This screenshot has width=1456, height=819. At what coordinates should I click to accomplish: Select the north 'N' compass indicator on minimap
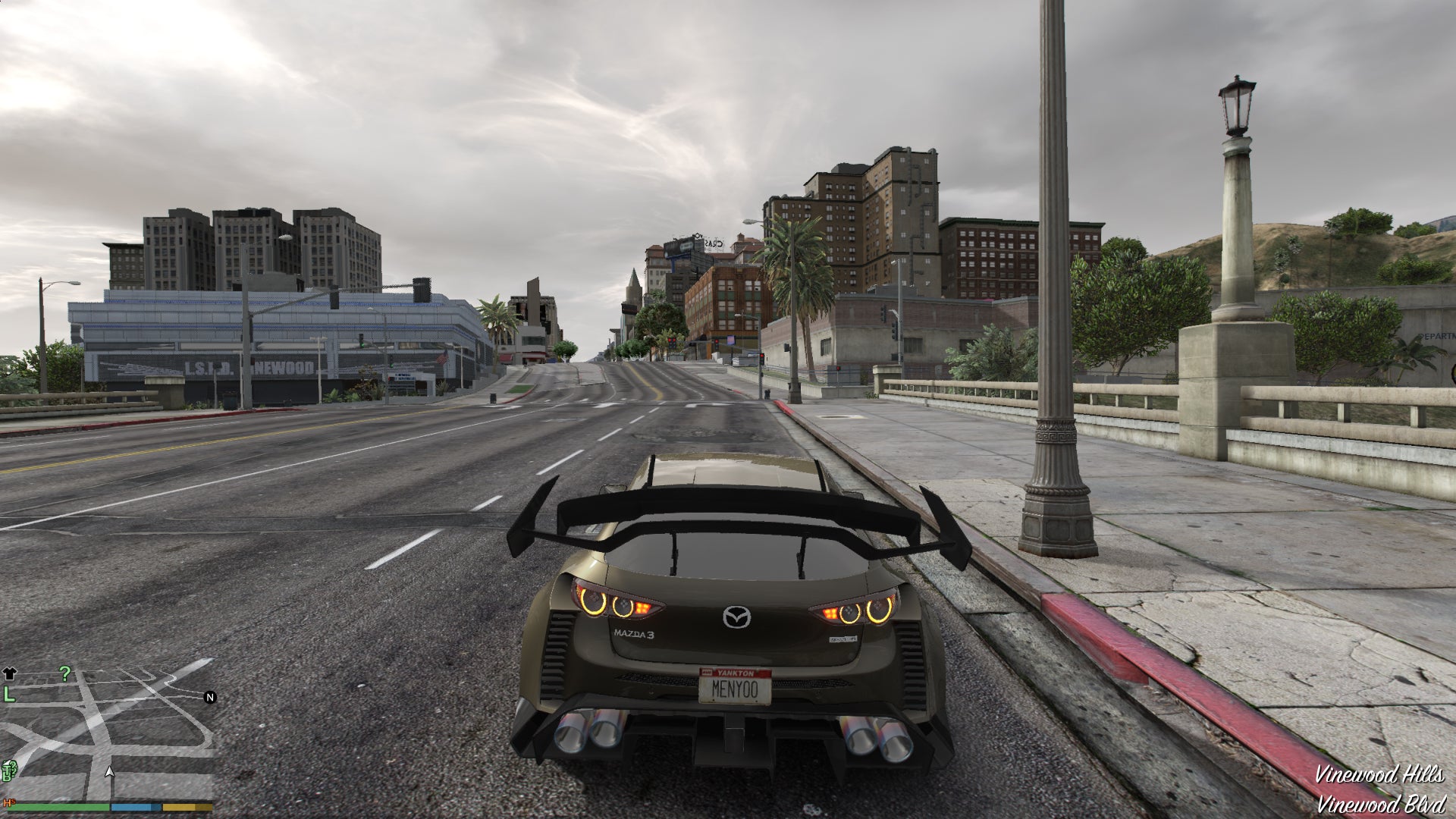[x=209, y=698]
